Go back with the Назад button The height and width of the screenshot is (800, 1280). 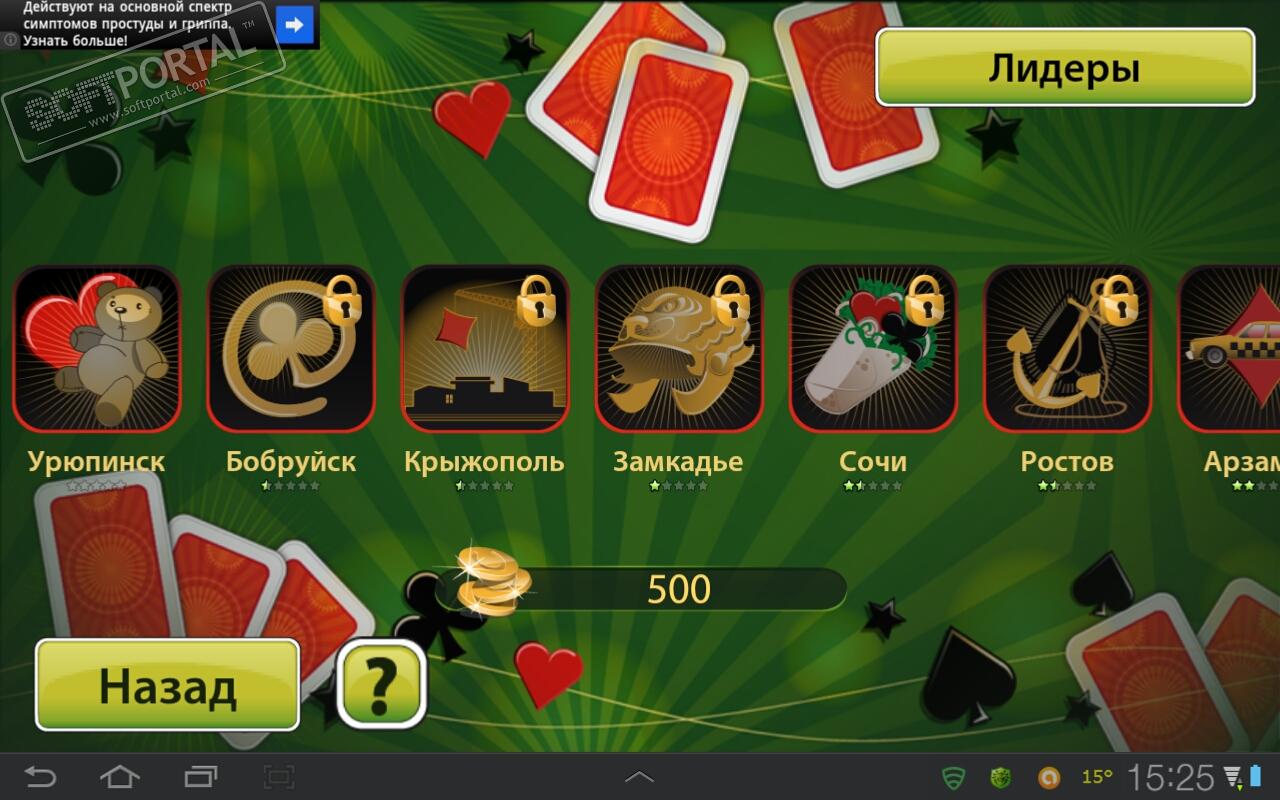167,686
